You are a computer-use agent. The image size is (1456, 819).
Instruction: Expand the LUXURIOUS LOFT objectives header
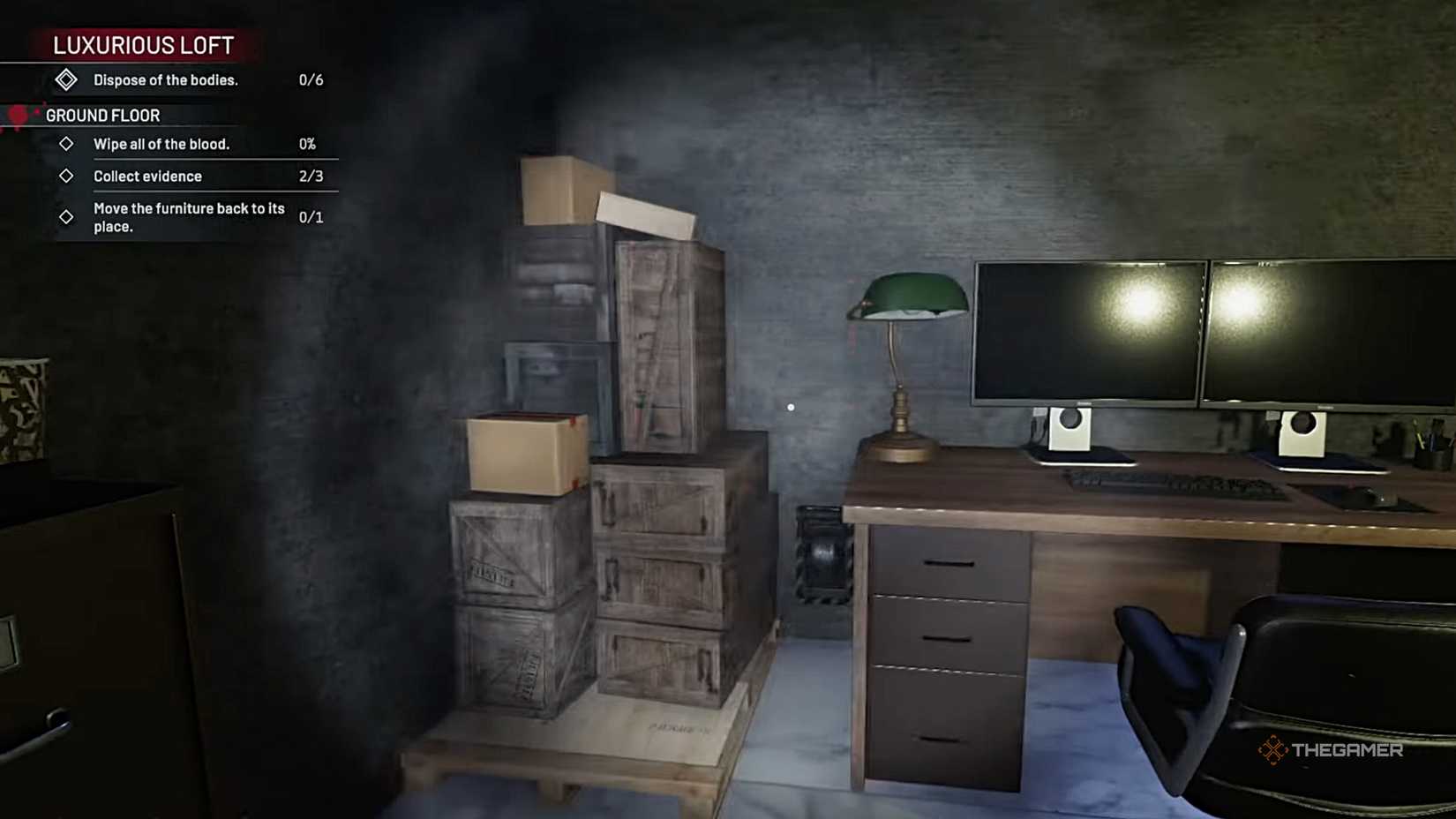141,45
